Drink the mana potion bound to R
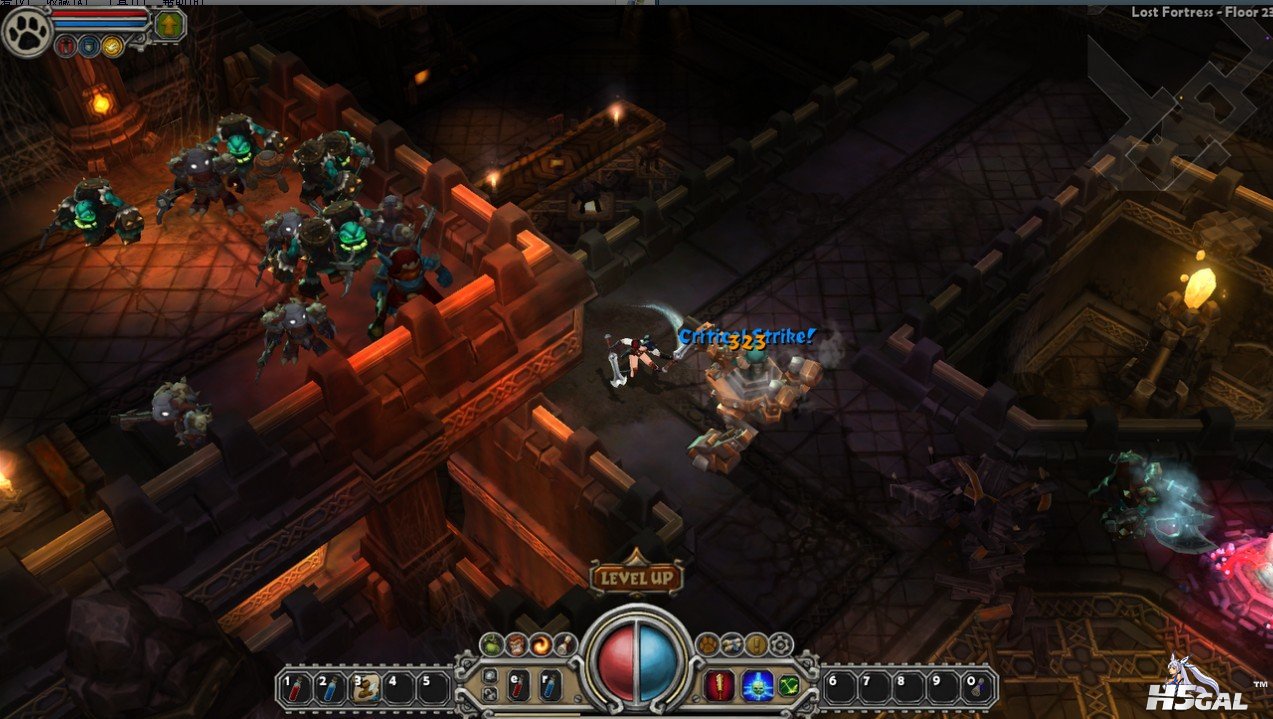Image resolution: width=1273 pixels, height=719 pixels. pos(551,686)
